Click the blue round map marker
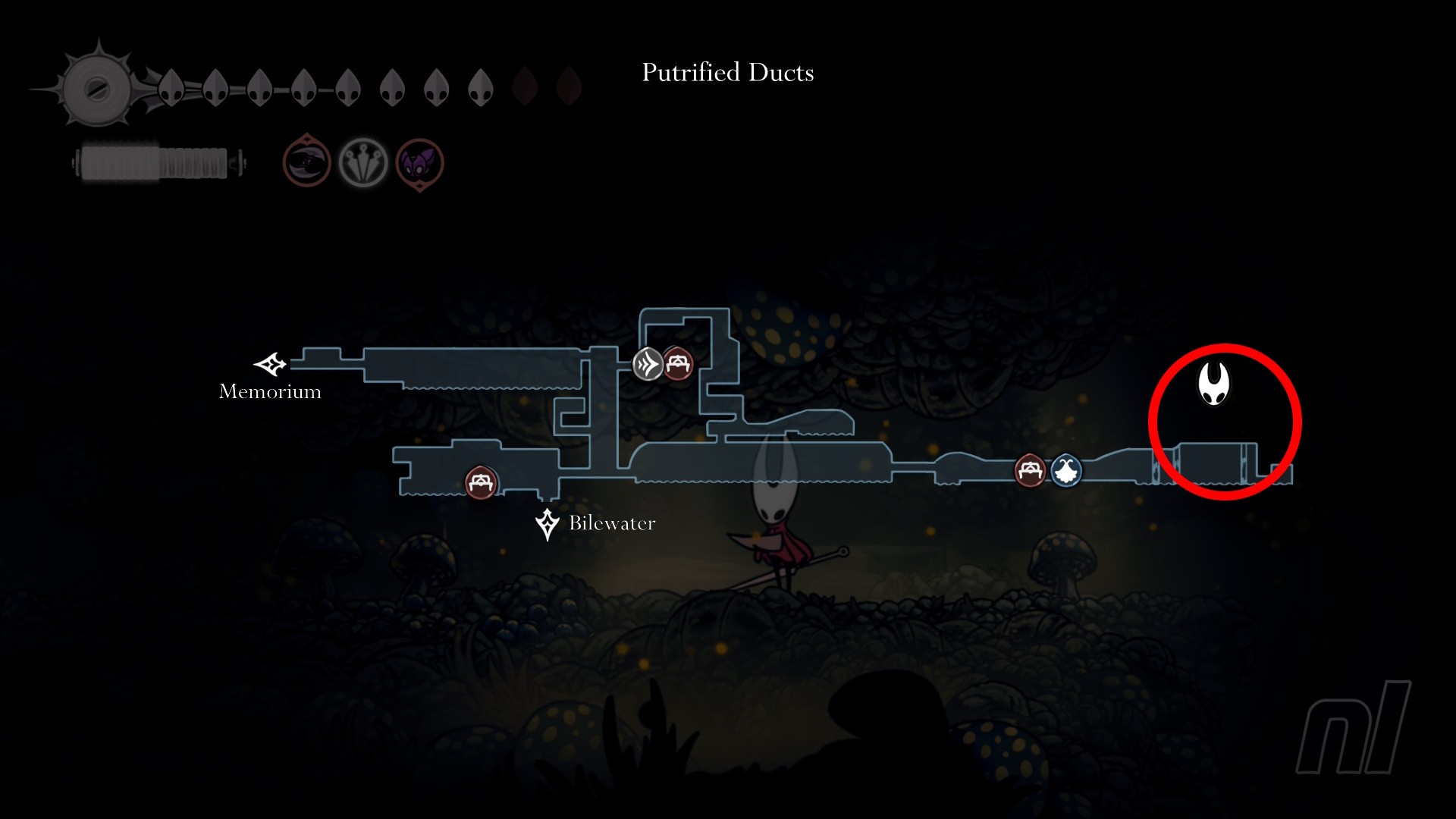 tap(1066, 472)
